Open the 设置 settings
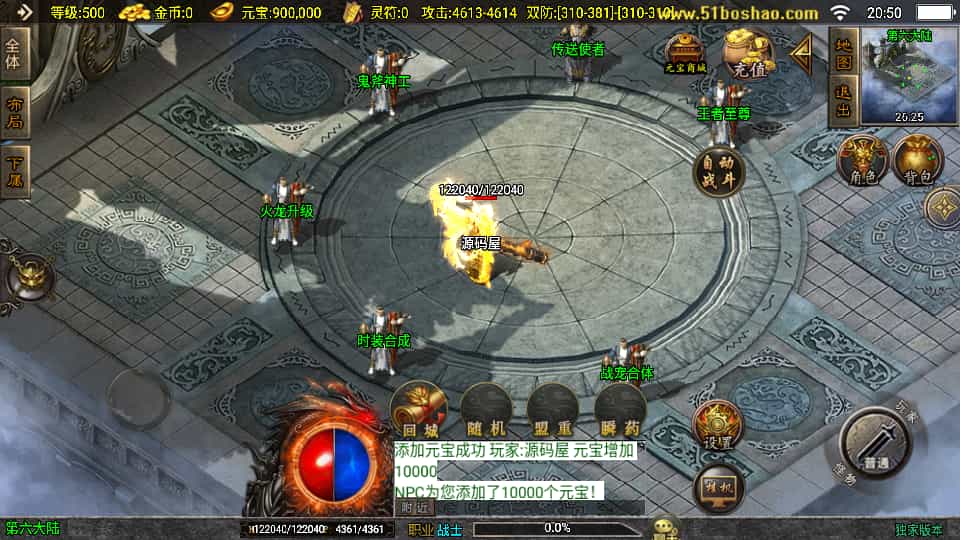Image resolution: width=960 pixels, height=540 pixels. tap(718, 427)
